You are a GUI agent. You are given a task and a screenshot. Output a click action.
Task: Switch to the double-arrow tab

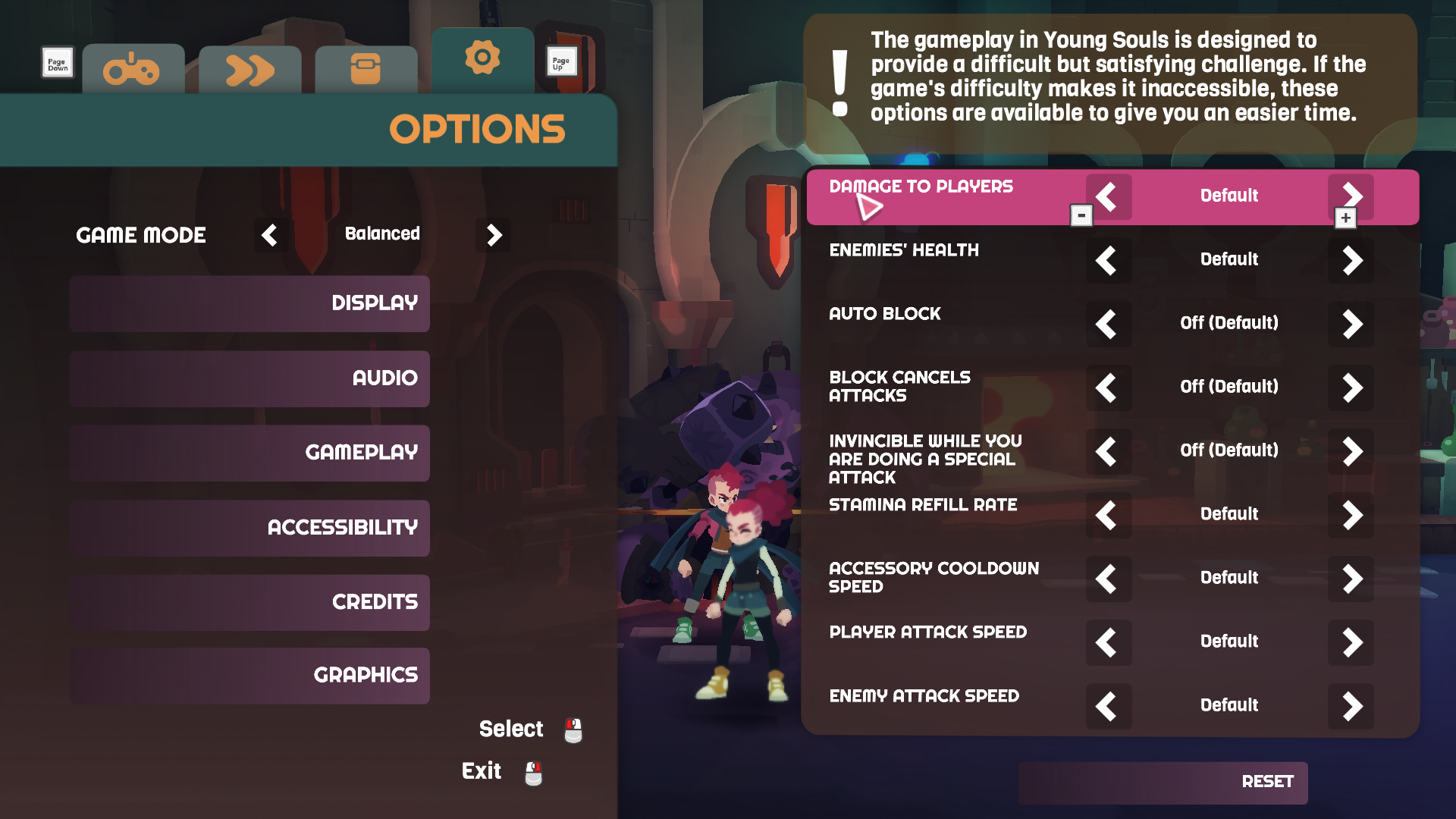pos(249,71)
